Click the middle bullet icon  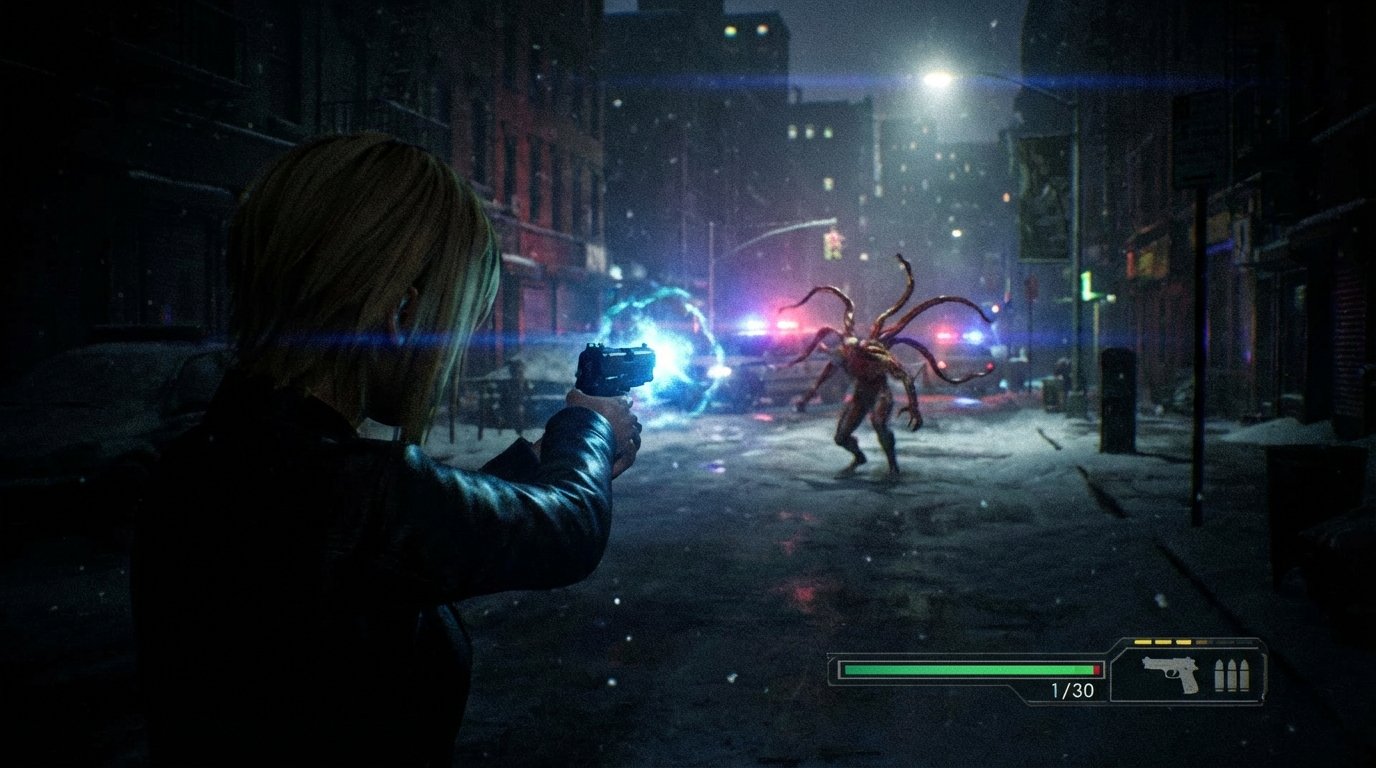click(1232, 675)
